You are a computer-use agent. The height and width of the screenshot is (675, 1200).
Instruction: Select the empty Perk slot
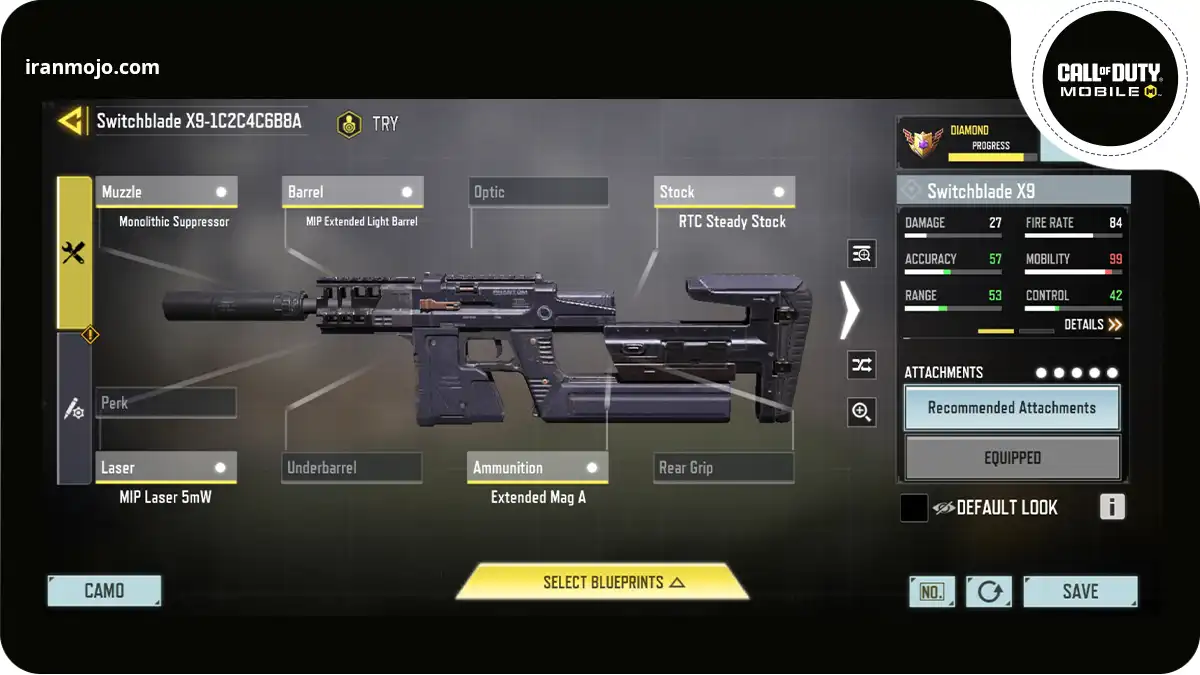(x=166, y=403)
